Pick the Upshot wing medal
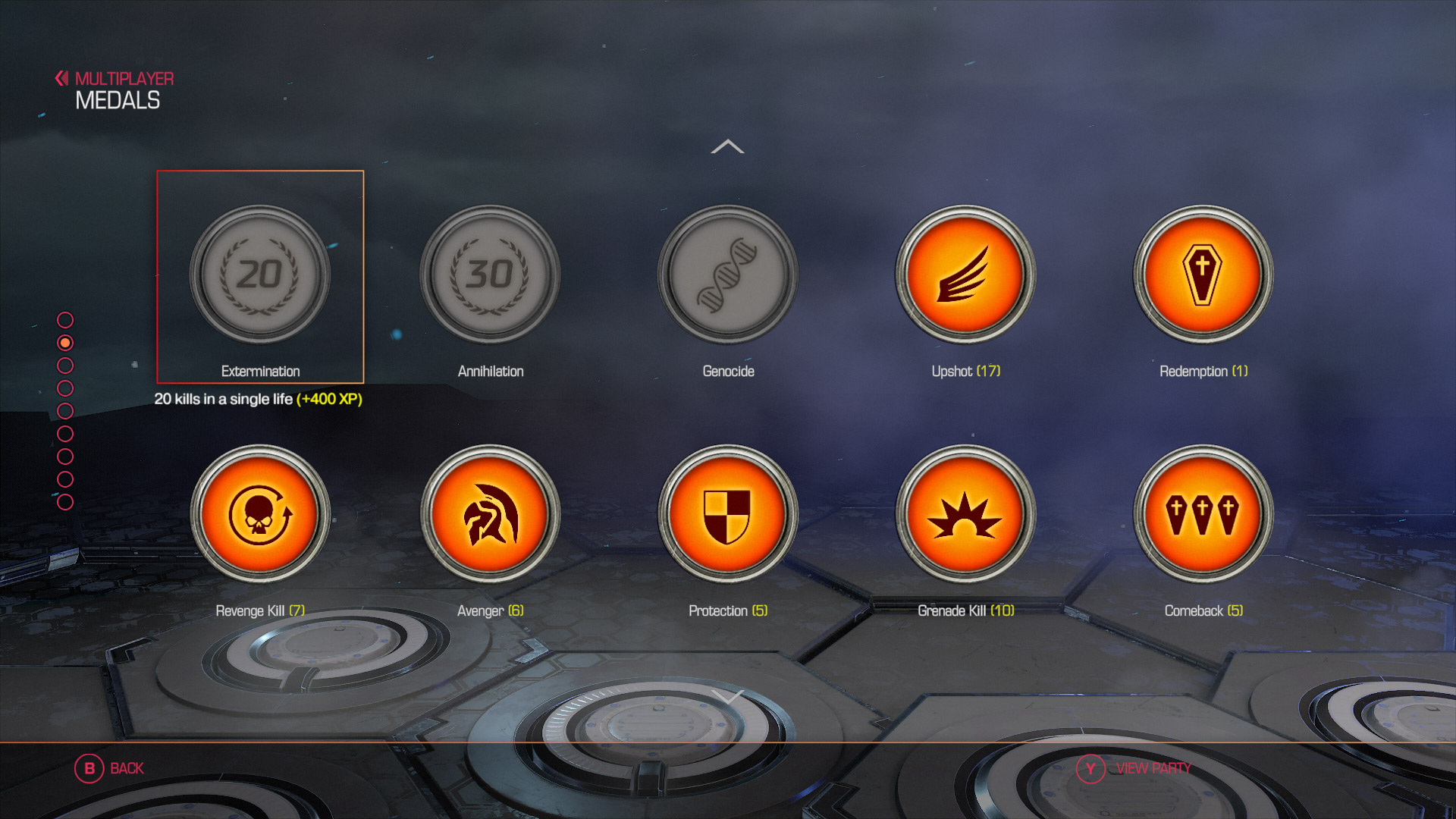The image size is (1456, 819). (965, 275)
